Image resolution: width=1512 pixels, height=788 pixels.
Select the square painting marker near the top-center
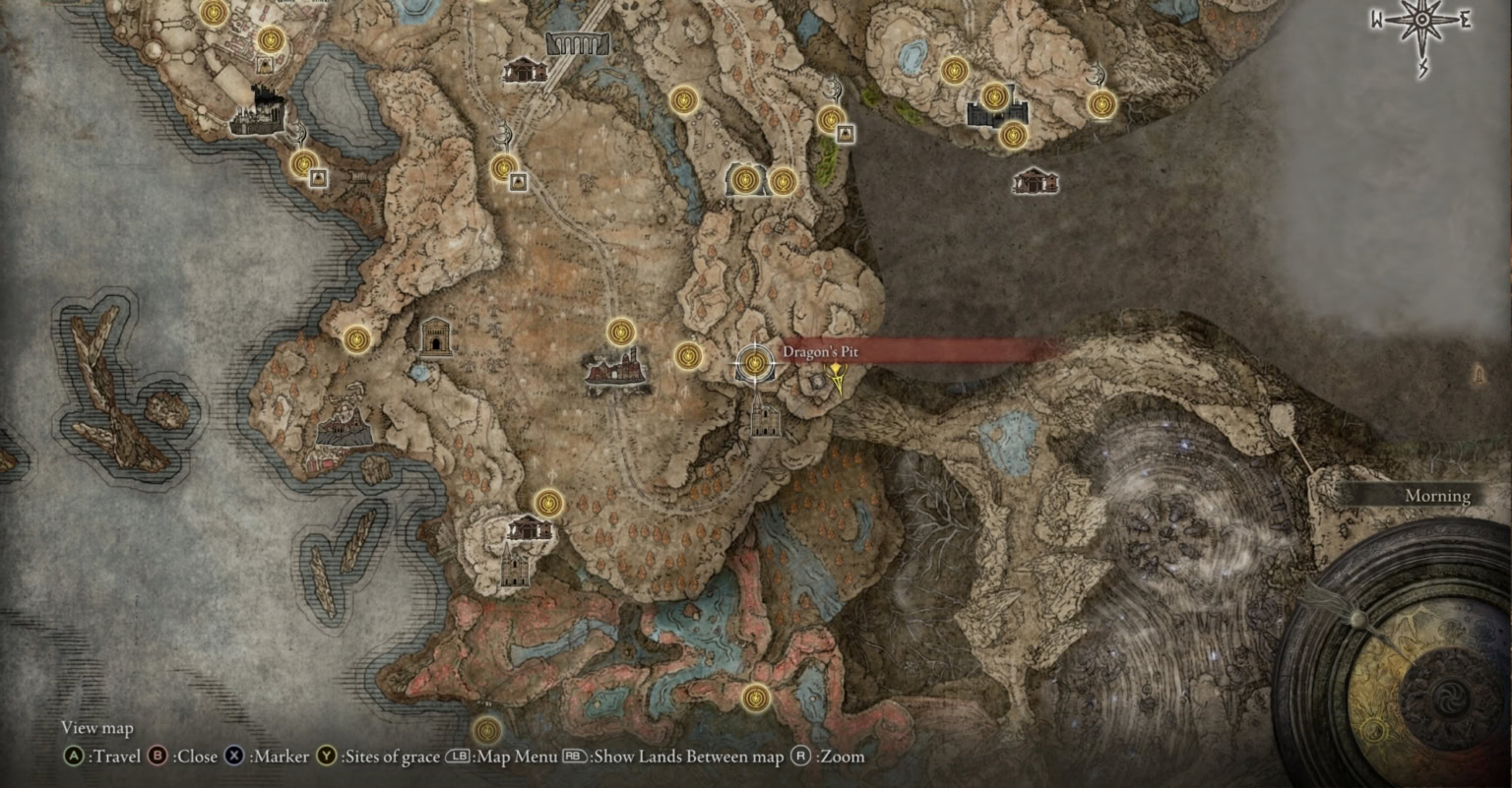tap(519, 181)
